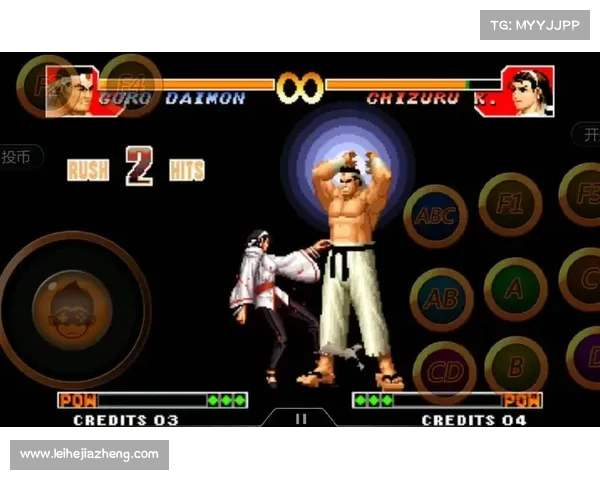Tap the AB combo button

[441, 298]
